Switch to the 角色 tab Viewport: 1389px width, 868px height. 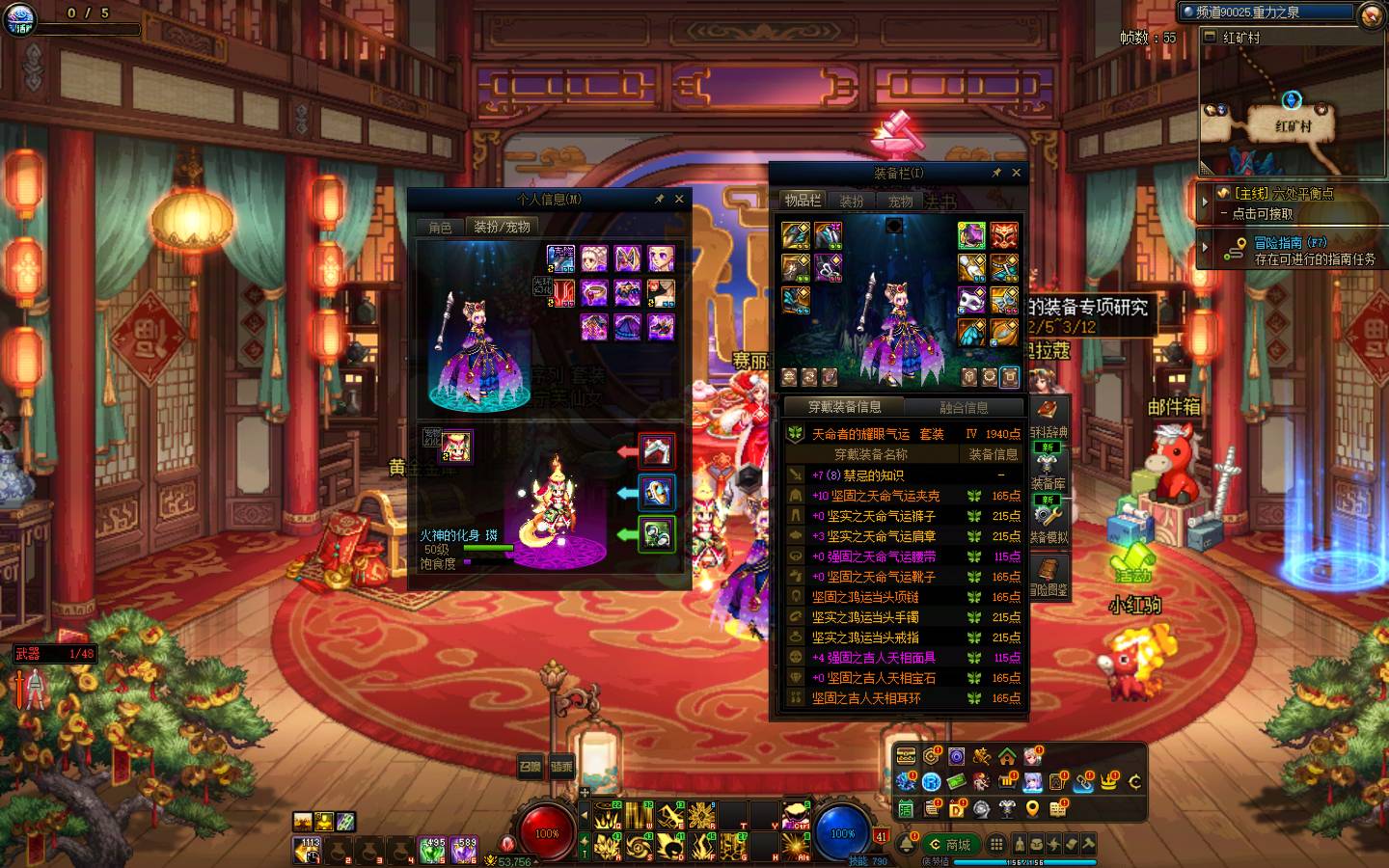click(x=440, y=228)
